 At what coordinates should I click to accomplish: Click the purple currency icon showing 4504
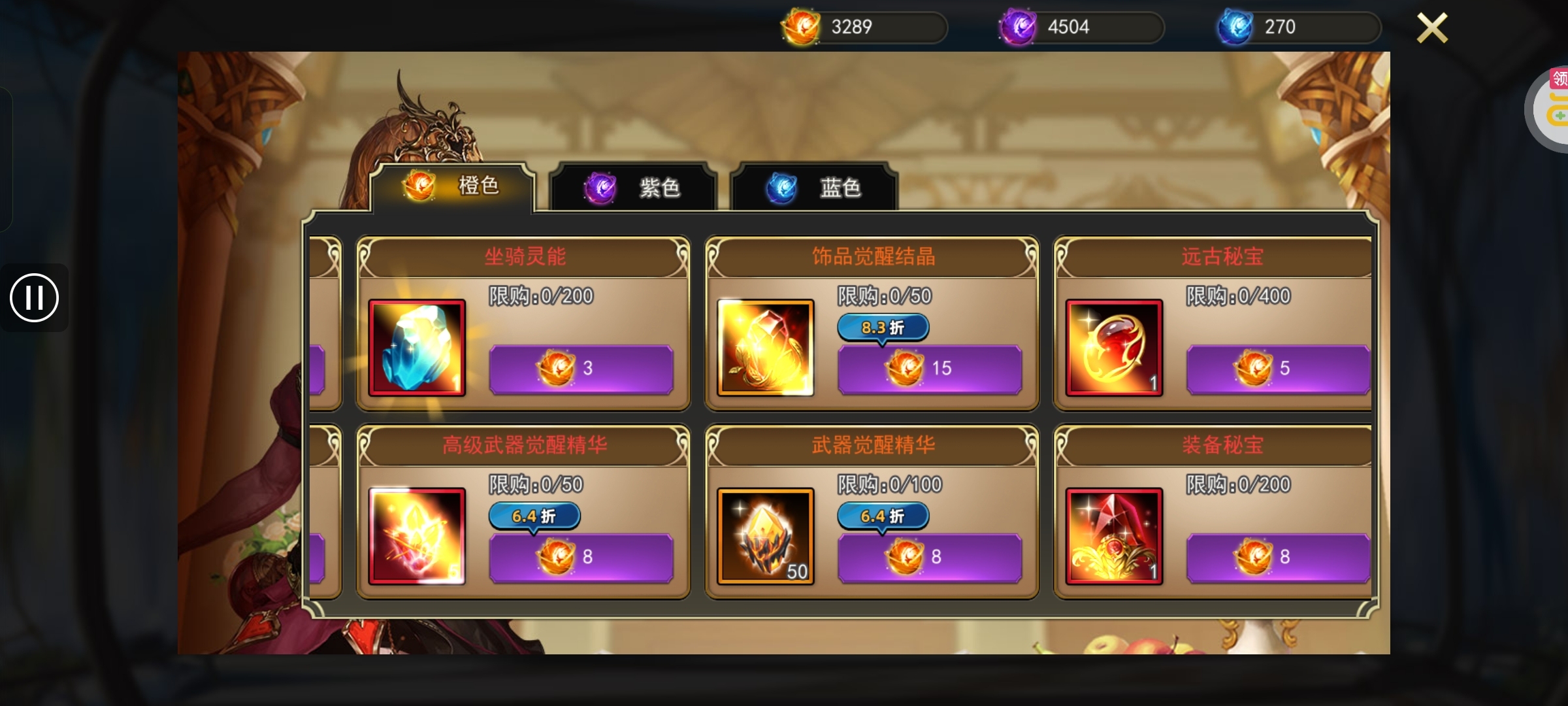pos(1019,27)
